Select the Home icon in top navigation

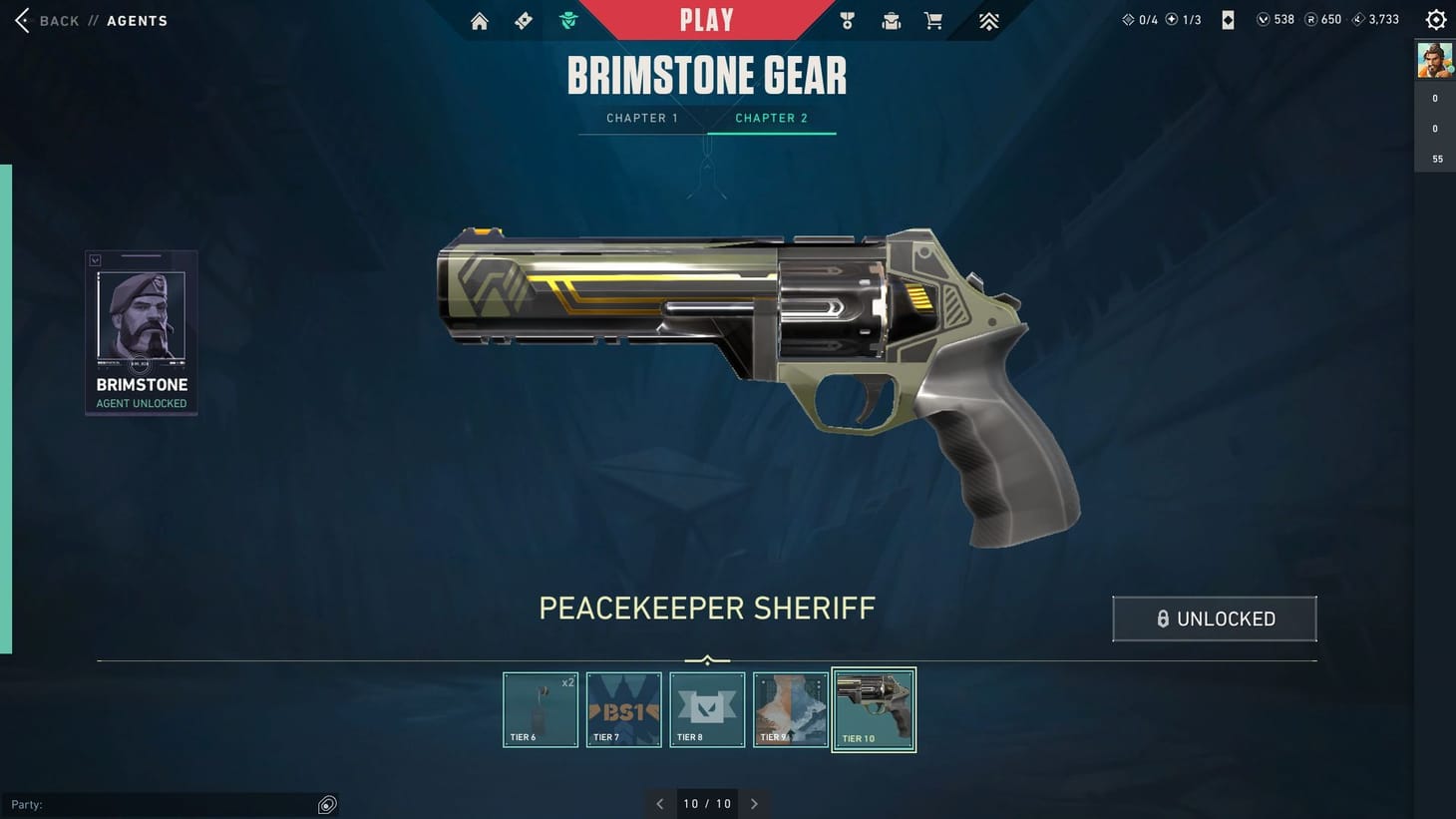tap(480, 20)
